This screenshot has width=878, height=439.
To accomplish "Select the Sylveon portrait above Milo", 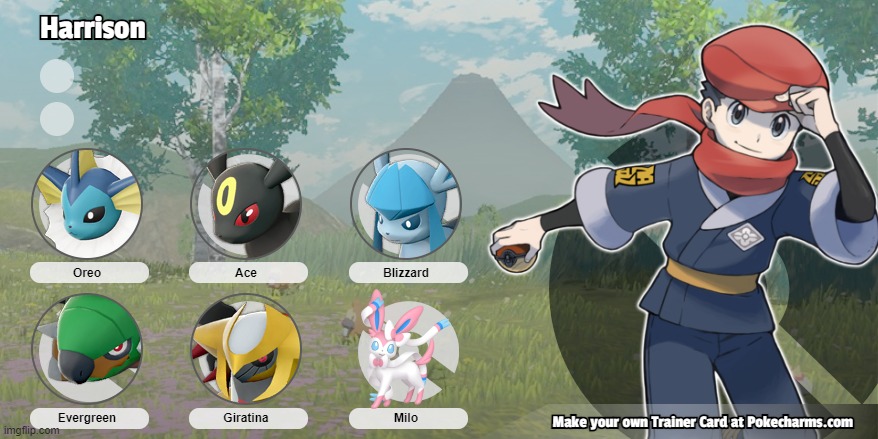I will coord(405,348).
